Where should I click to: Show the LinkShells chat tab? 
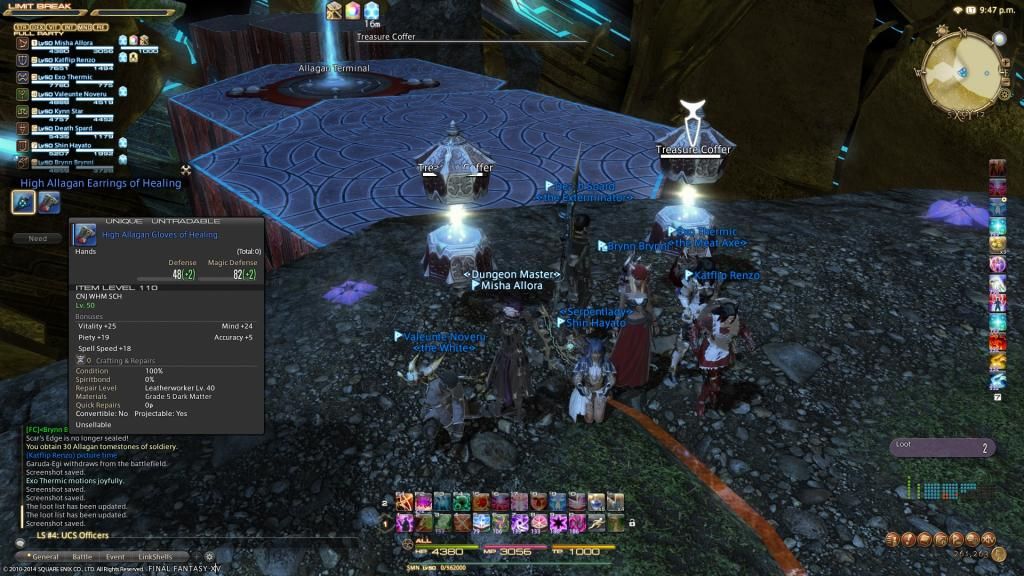tap(155, 557)
